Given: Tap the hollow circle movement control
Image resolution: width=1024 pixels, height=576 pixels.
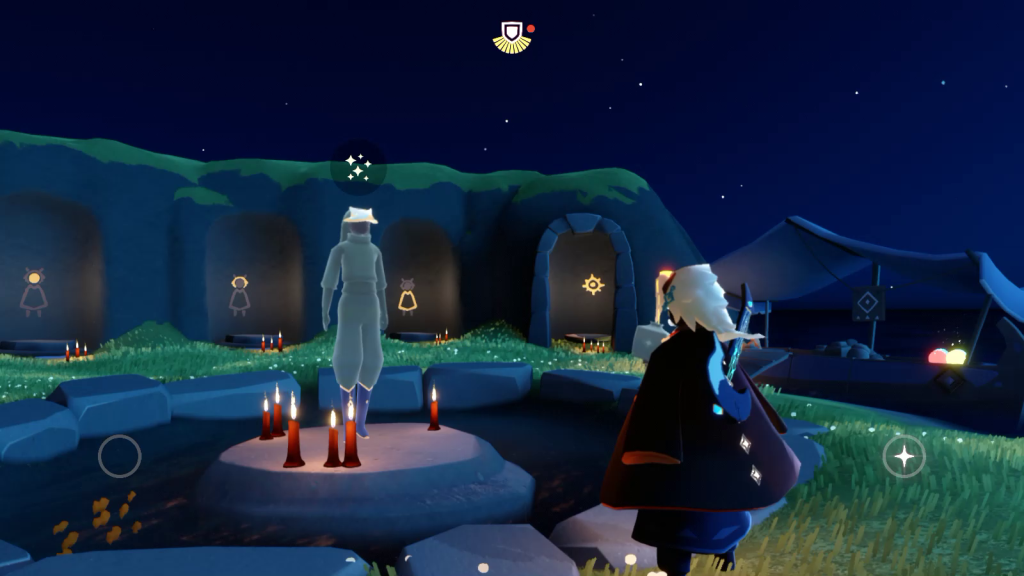Looking at the screenshot, I should [119, 457].
